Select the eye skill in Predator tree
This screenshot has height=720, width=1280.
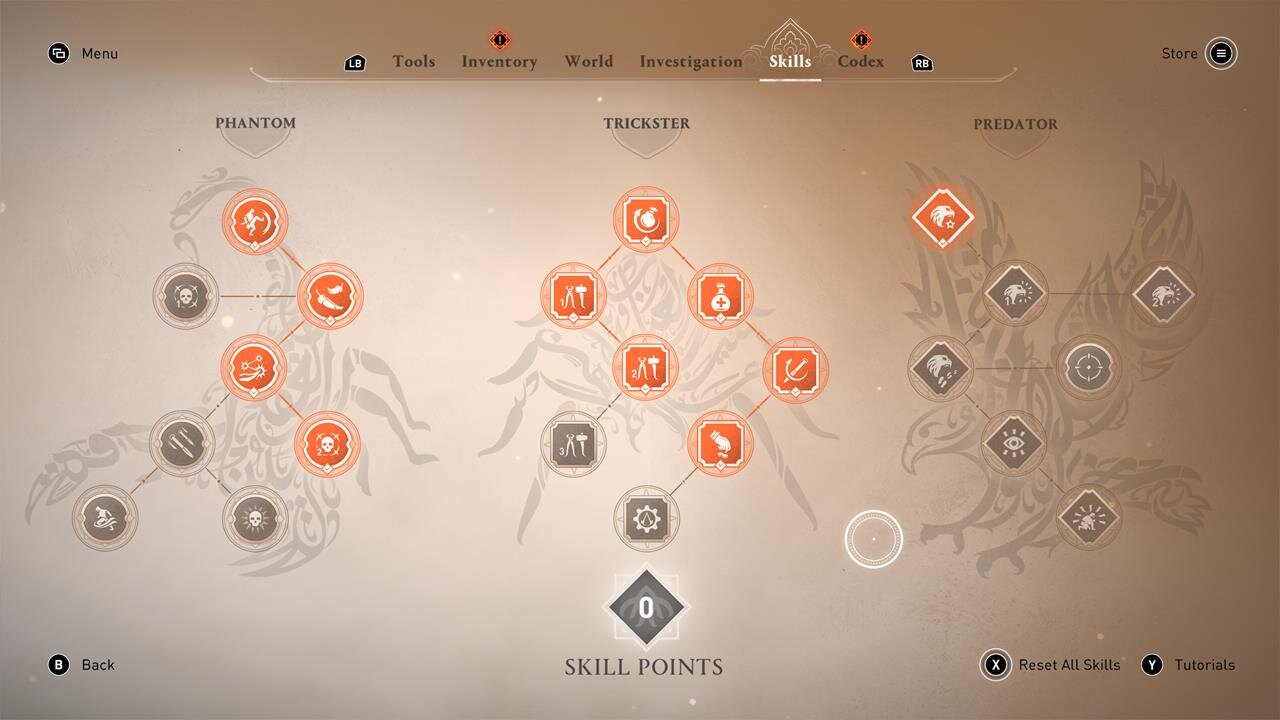click(1014, 443)
